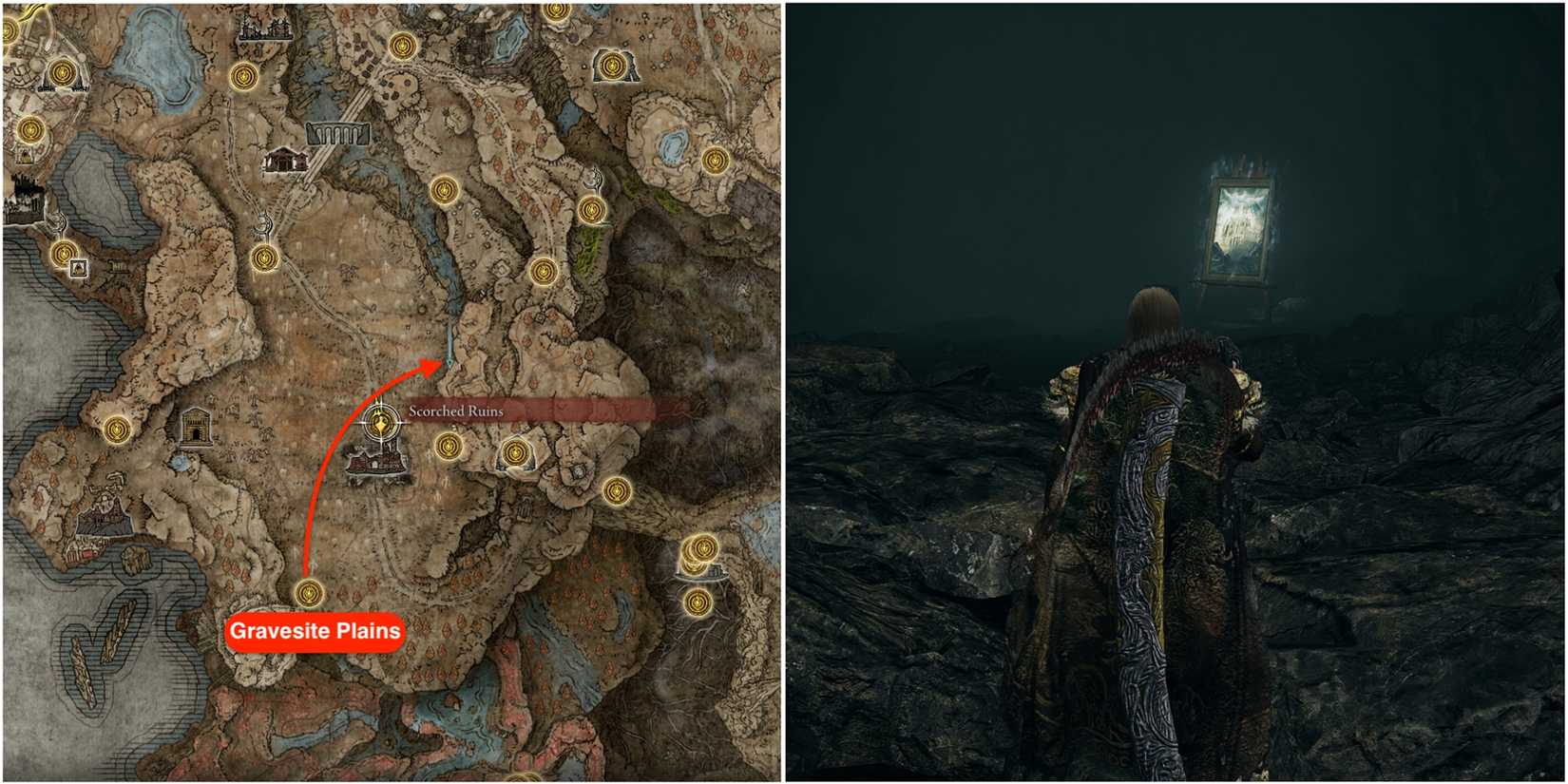Click the bridge icon at the top of the map
This screenshot has width=1568, height=784.
point(337,133)
